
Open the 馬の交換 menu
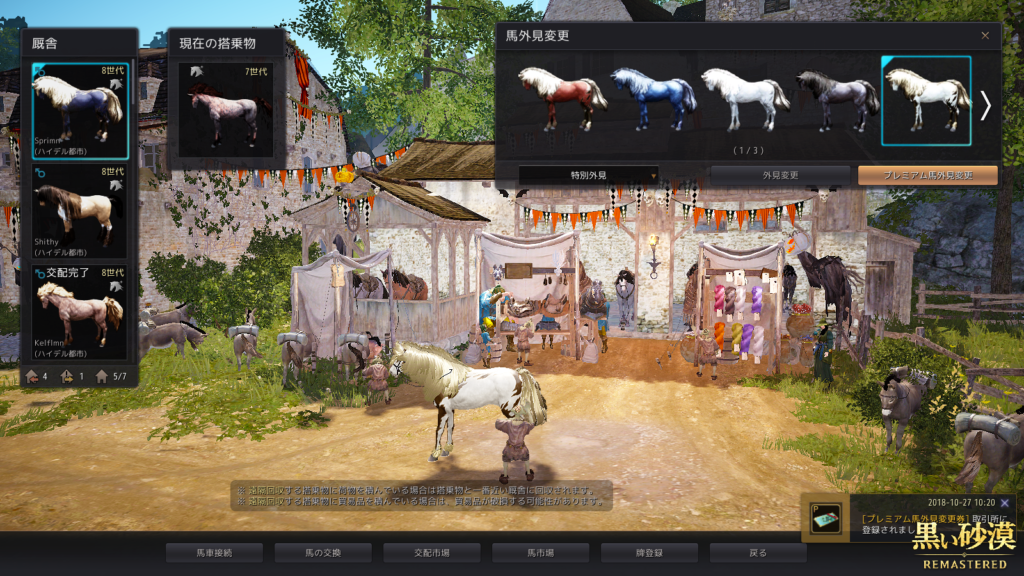pos(323,552)
